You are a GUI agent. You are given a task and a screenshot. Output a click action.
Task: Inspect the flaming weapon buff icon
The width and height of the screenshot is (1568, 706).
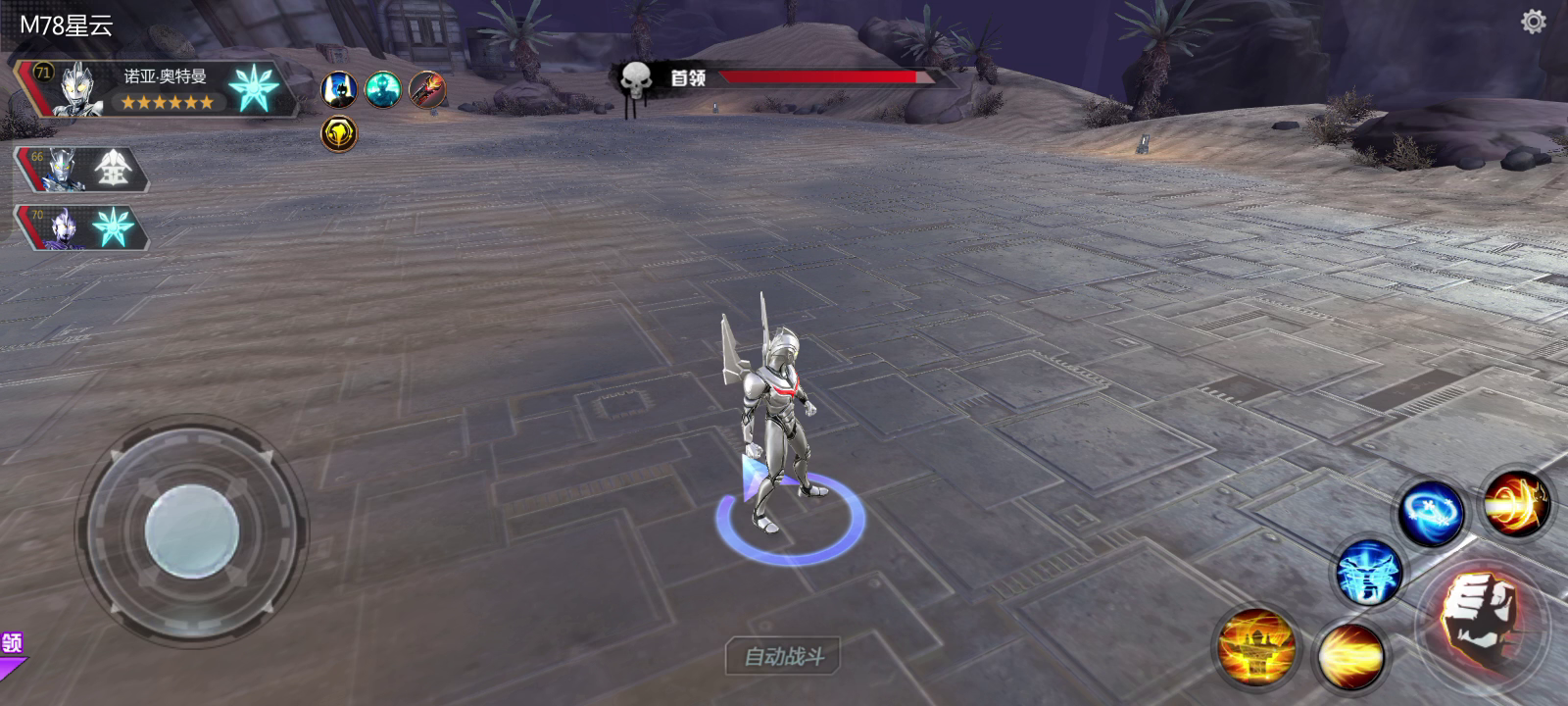tap(426, 90)
